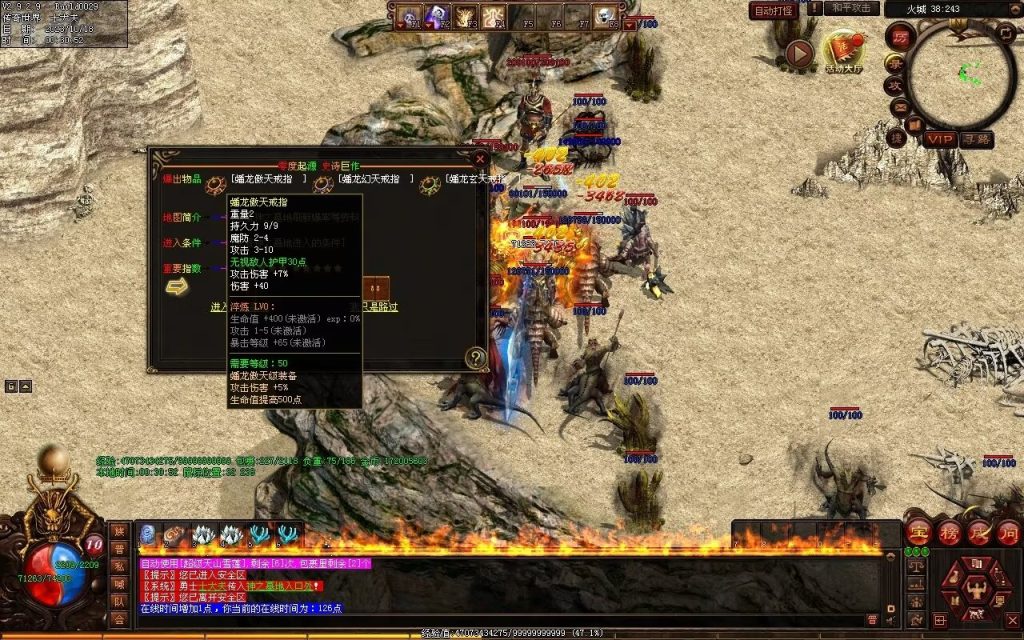Open the 宝 treasure round button
The height and width of the screenshot is (640, 1024).
(x=918, y=532)
